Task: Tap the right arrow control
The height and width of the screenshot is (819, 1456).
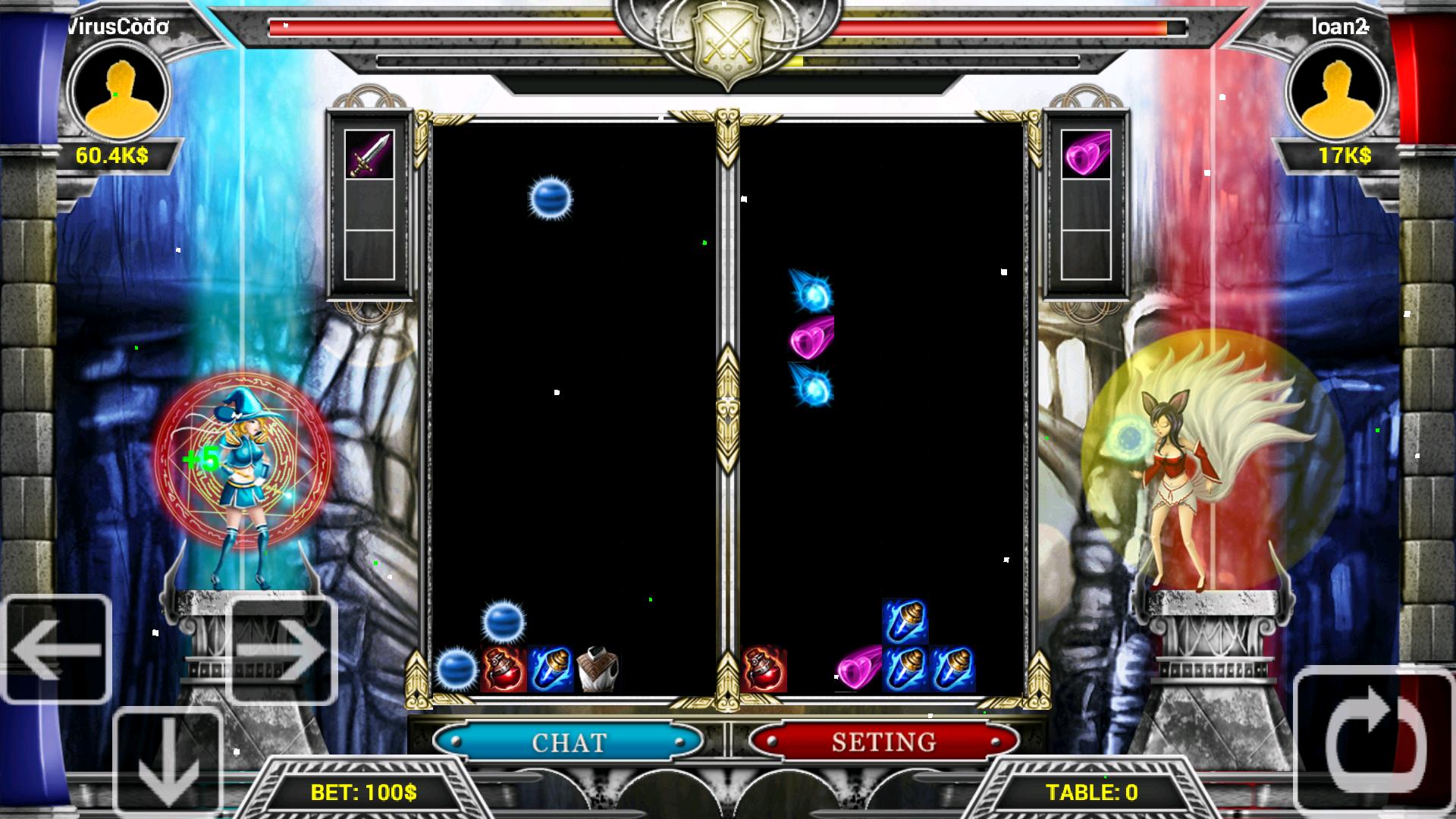Action: pos(281,649)
